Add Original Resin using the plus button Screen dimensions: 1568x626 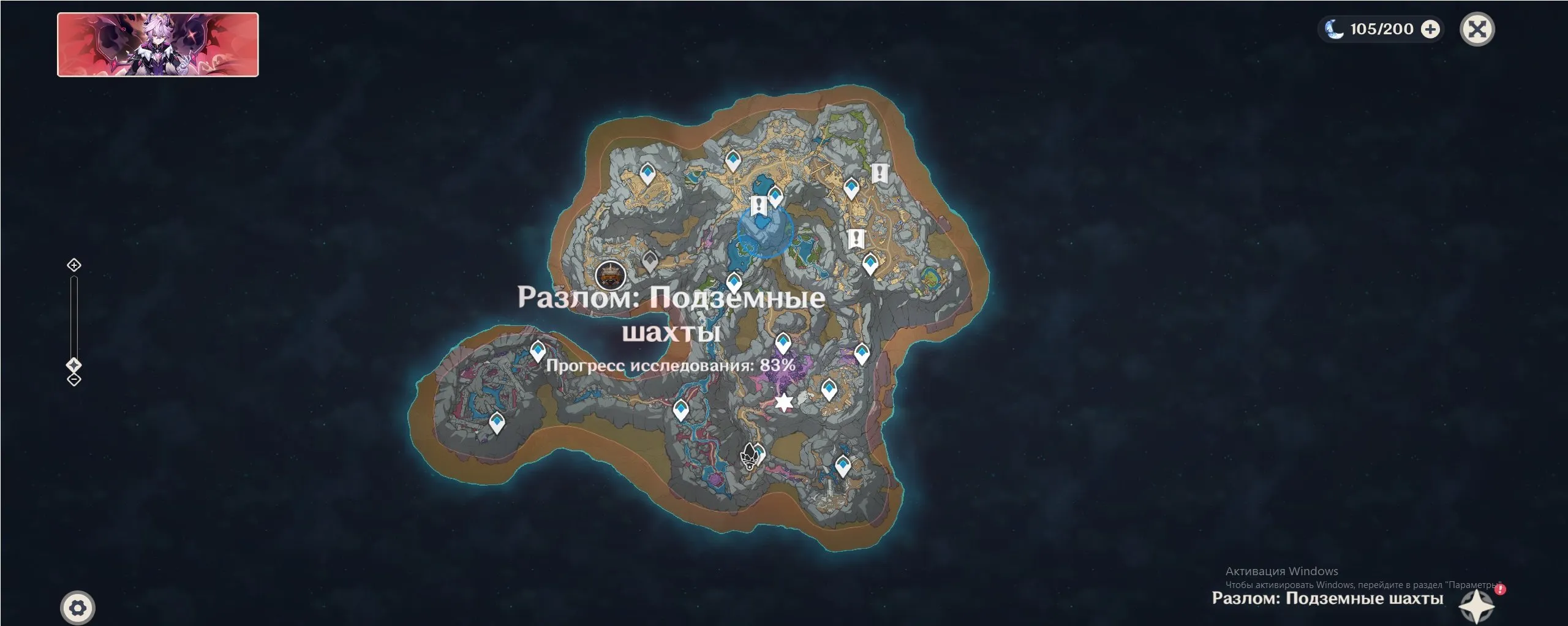pyautogui.click(x=1430, y=29)
